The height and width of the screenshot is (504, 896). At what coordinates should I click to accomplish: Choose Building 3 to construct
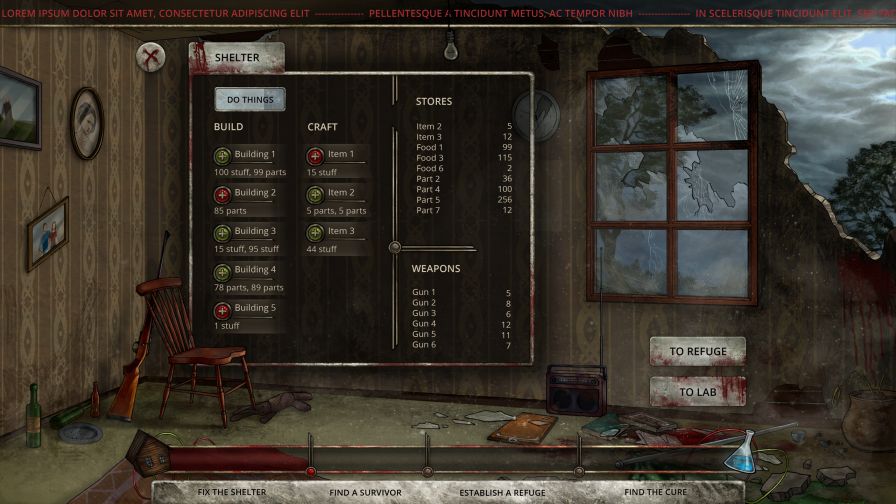pos(223,232)
